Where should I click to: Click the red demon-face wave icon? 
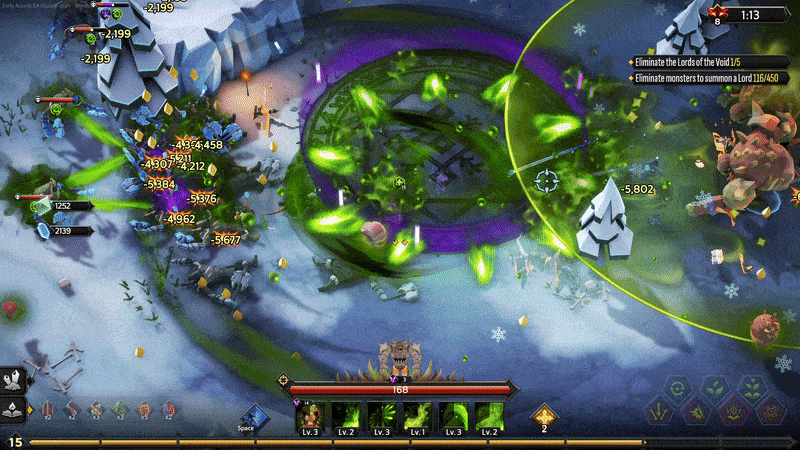click(x=715, y=13)
